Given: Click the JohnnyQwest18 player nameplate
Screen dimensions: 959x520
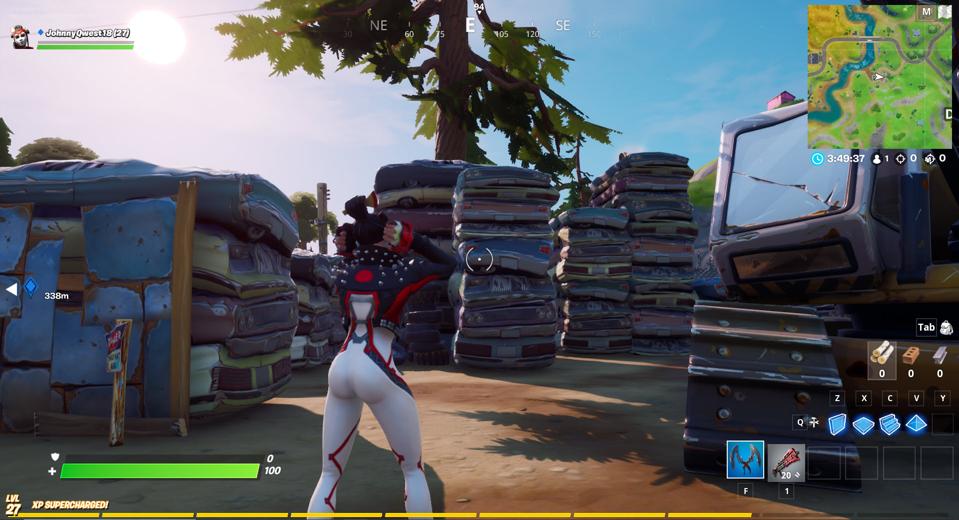Looking at the screenshot, I should click(87, 33).
